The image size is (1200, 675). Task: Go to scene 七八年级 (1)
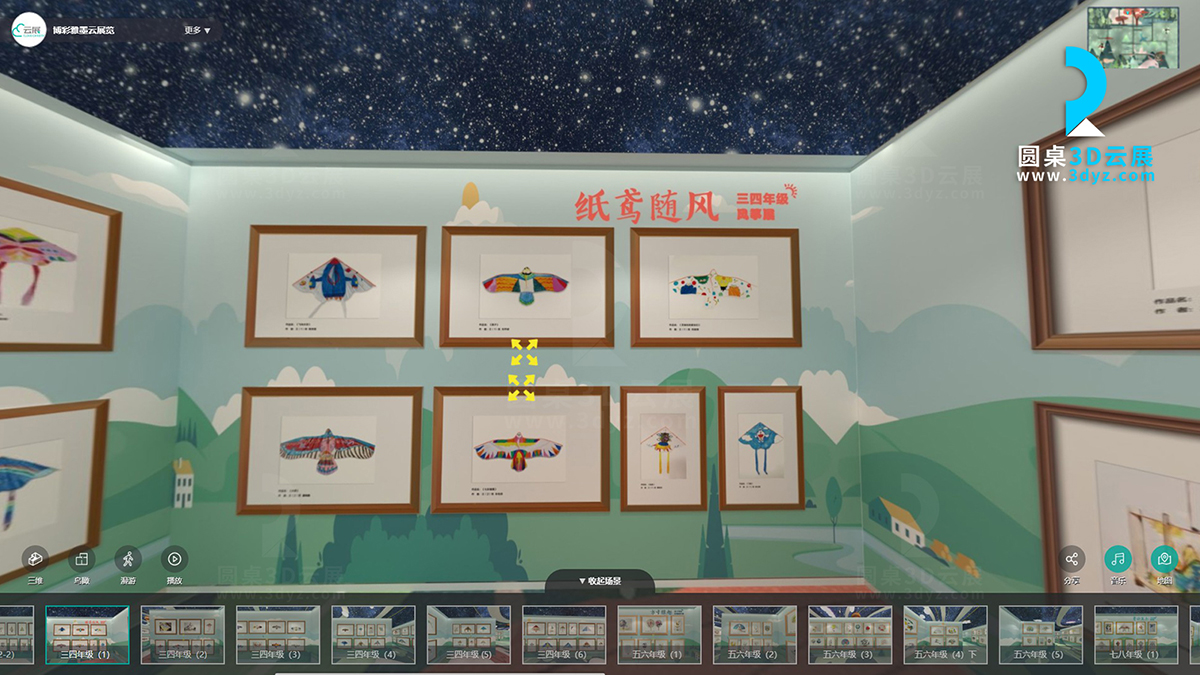pos(1136,634)
